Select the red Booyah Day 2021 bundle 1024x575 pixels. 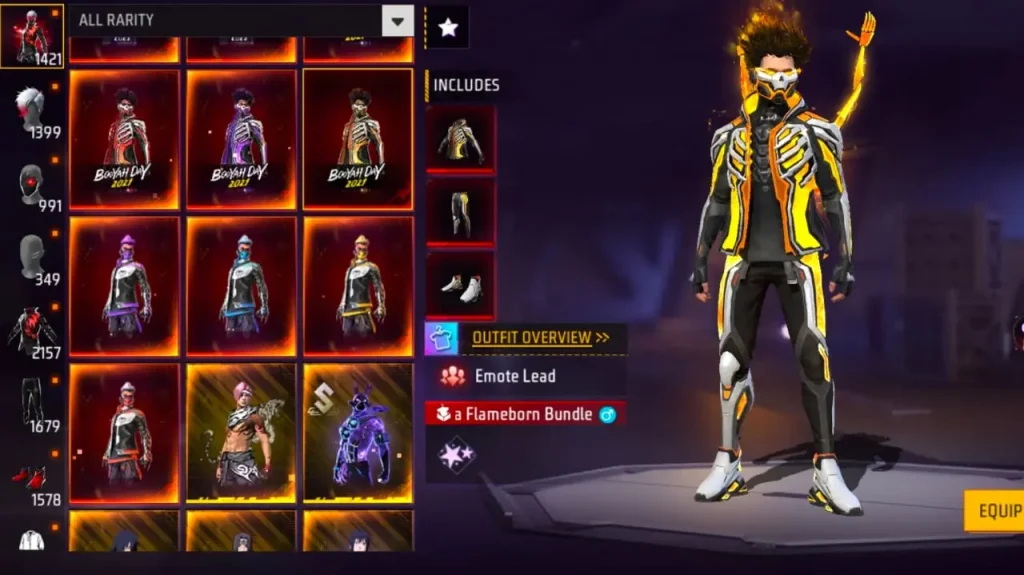click(x=125, y=139)
